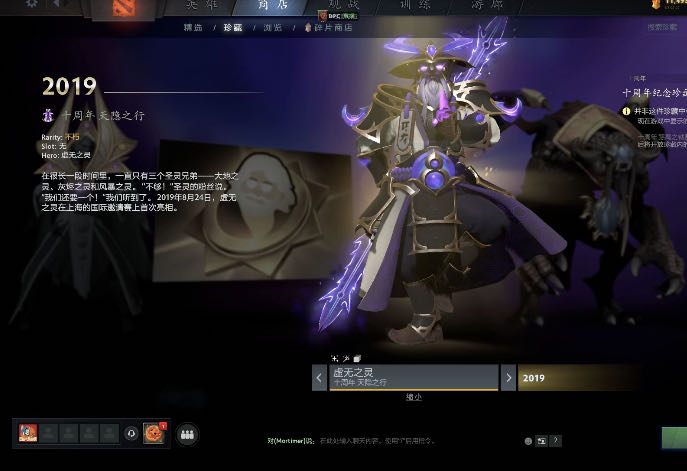This screenshot has height=471, width=687.
Task: Open the party member avatar in the bottom bar
Action: click(27, 433)
